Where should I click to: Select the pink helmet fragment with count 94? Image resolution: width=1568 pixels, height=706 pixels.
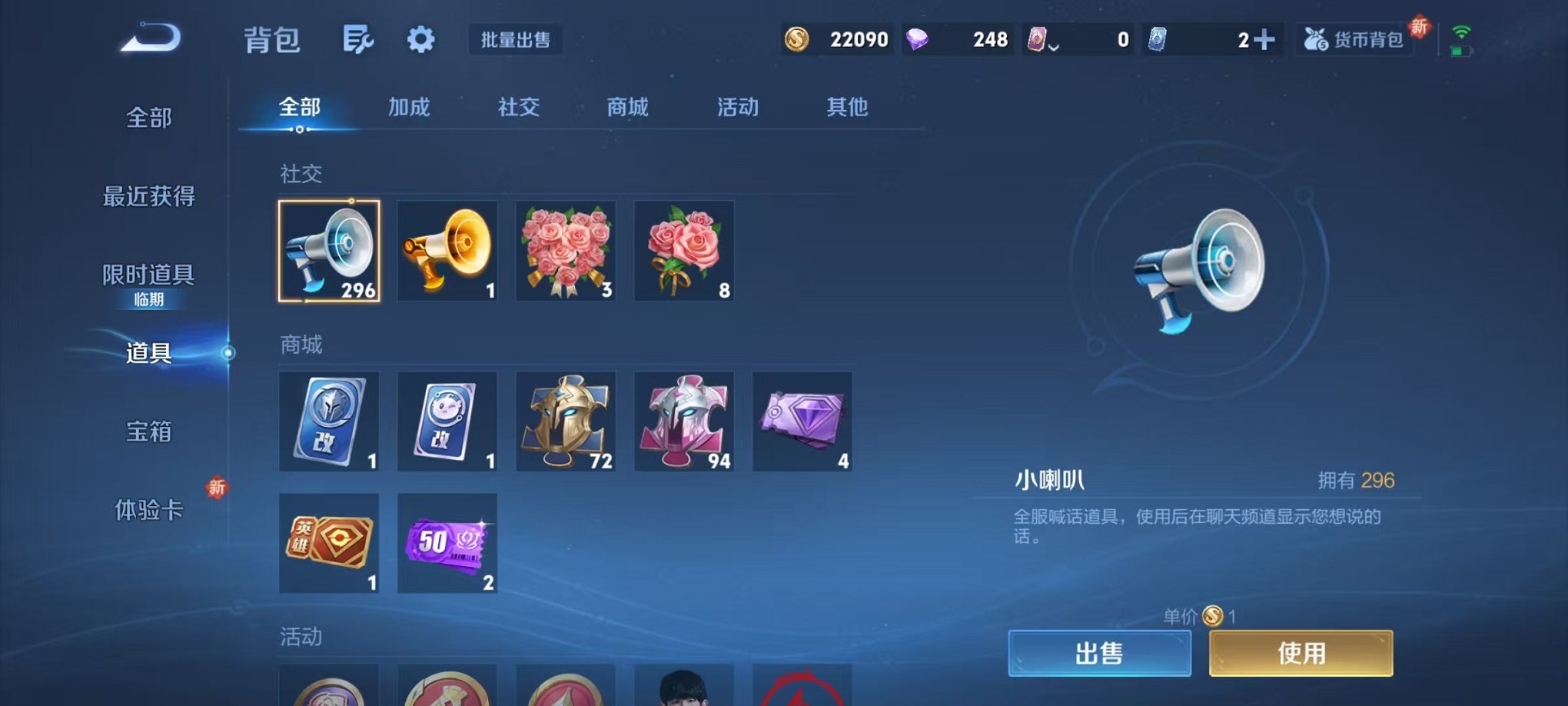click(x=683, y=421)
